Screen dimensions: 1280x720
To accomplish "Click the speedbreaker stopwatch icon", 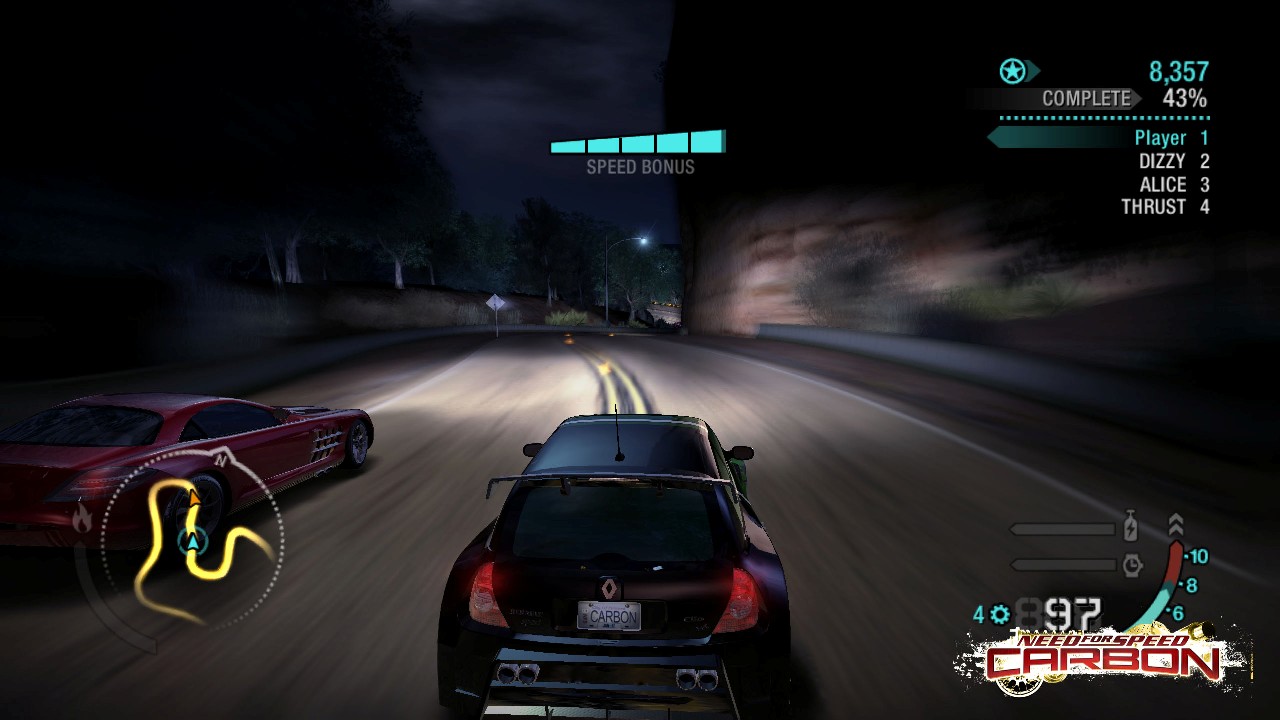I will pos(1132,565).
